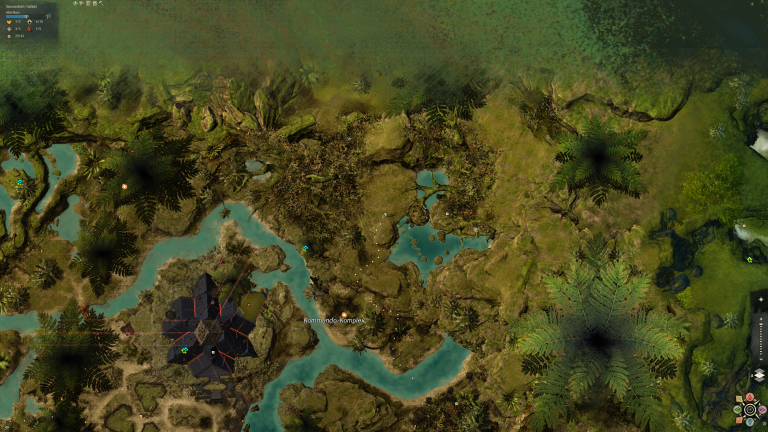The height and width of the screenshot is (432, 768).
Task: Click the central compass emblem button
Action: coord(751,409)
